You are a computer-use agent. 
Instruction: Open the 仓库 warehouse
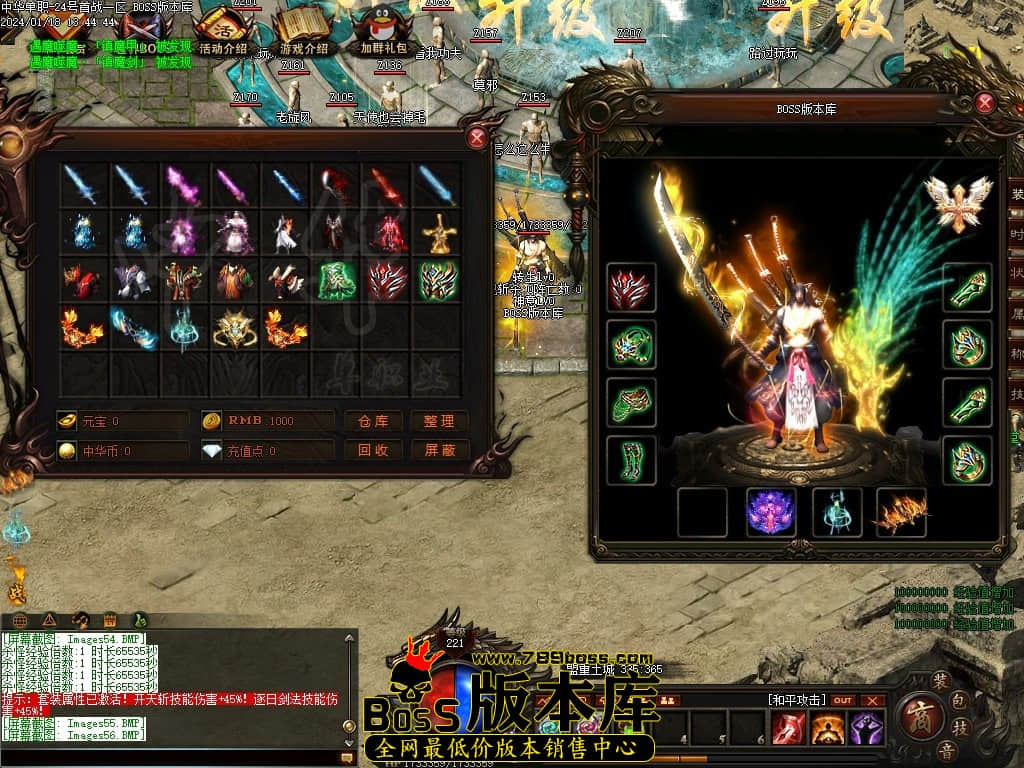coord(374,421)
